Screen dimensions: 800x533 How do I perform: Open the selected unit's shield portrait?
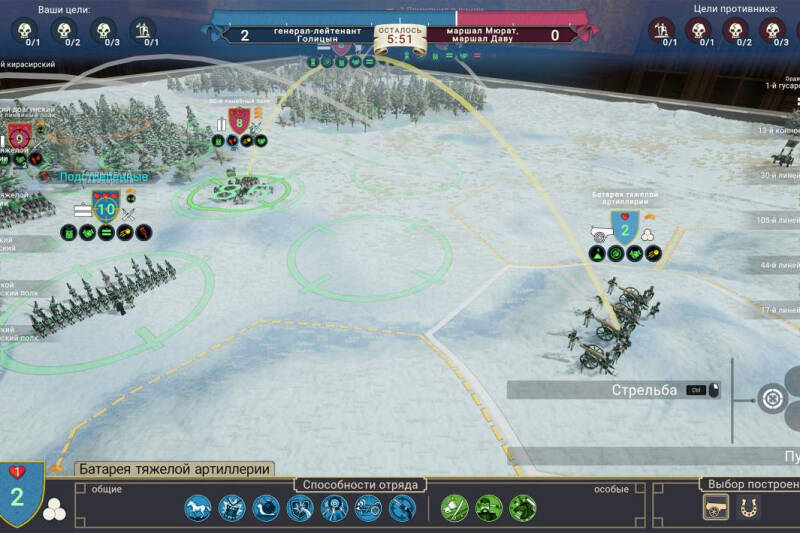(x=18, y=494)
